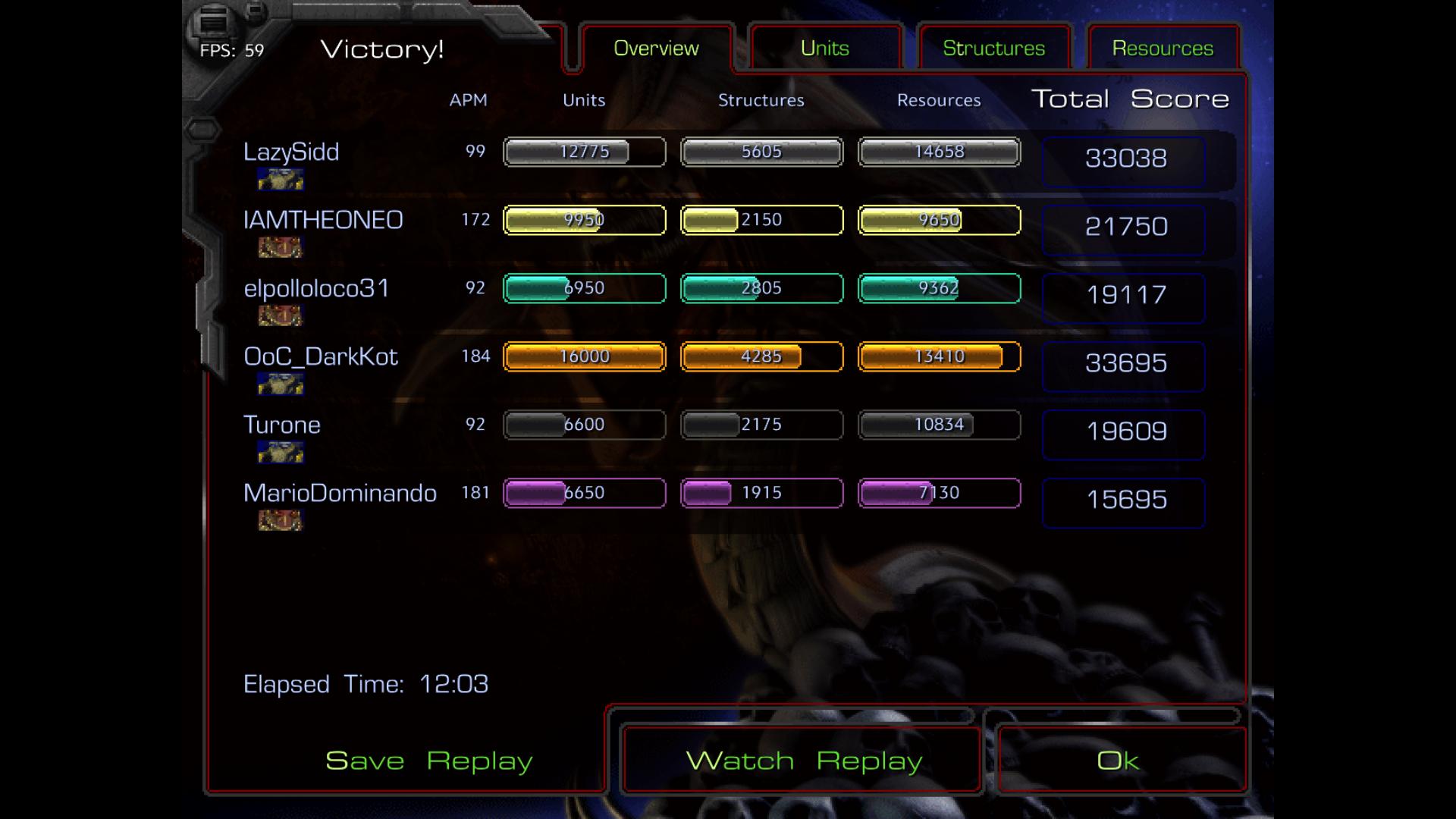Switch to the Overview tab
Image resolution: width=1456 pixels, height=819 pixels.
656,49
